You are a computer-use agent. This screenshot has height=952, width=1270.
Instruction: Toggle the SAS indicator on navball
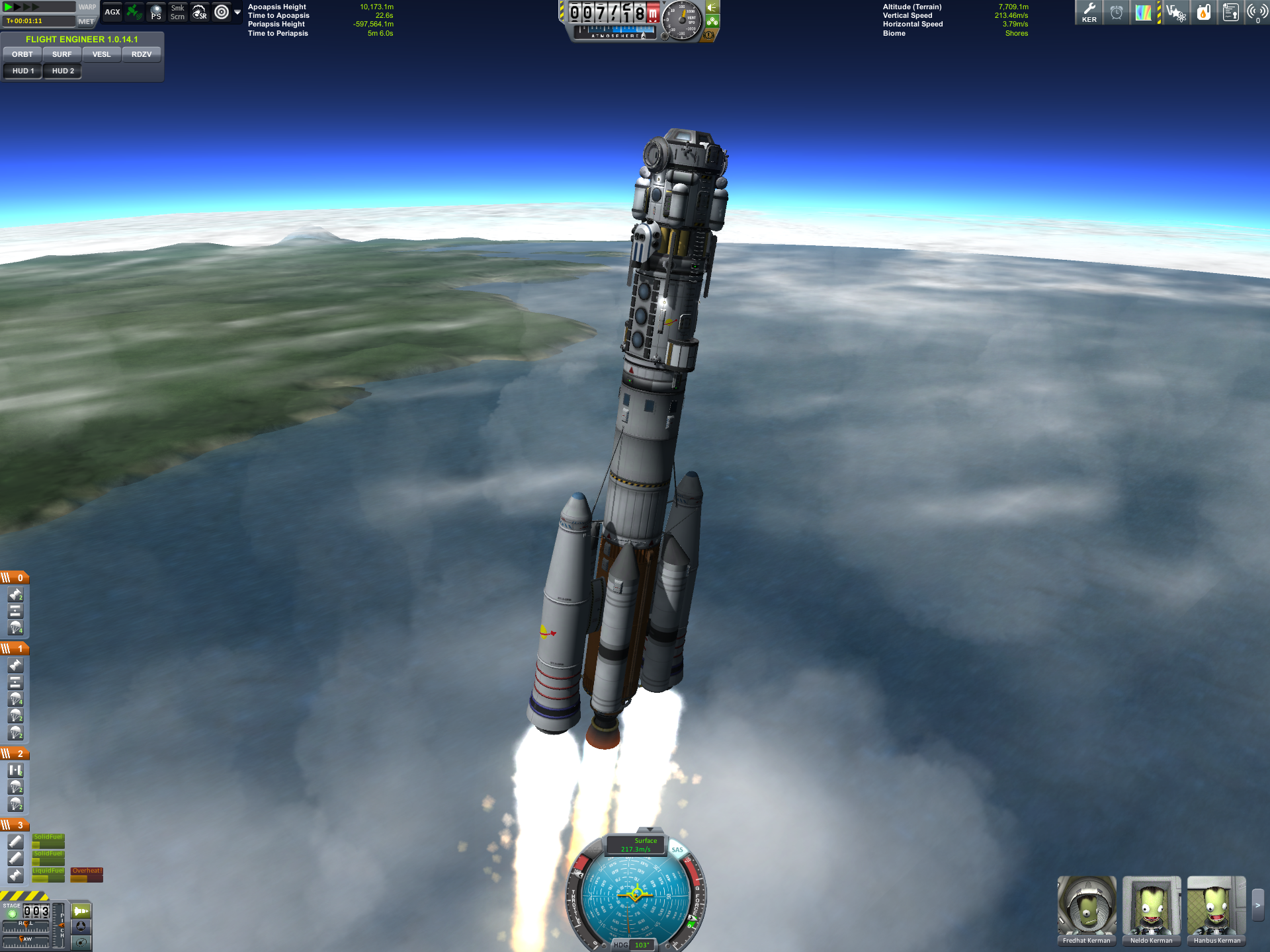point(677,850)
